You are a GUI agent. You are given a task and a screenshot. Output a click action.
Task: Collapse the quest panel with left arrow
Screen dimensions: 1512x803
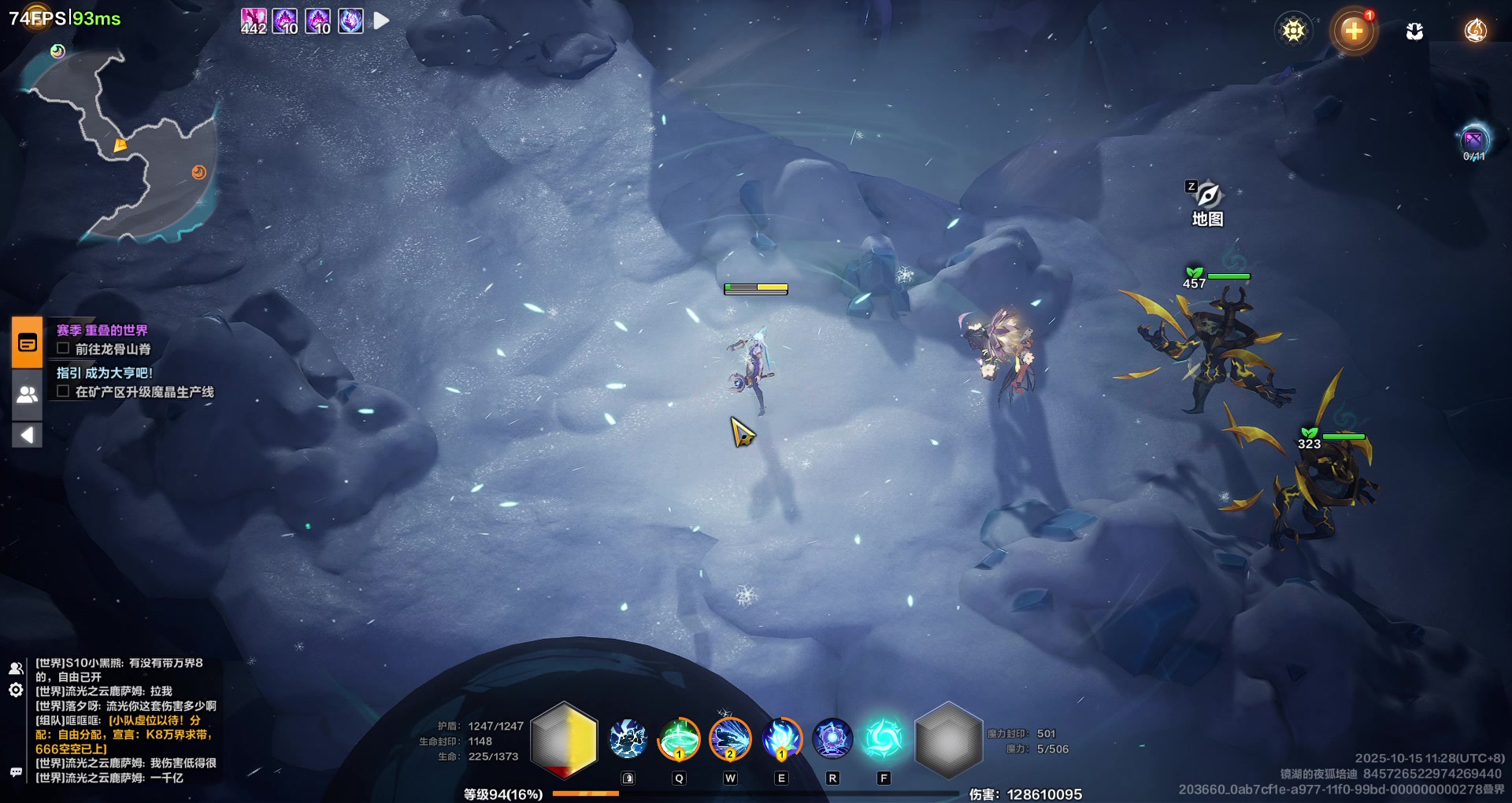tap(28, 435)
